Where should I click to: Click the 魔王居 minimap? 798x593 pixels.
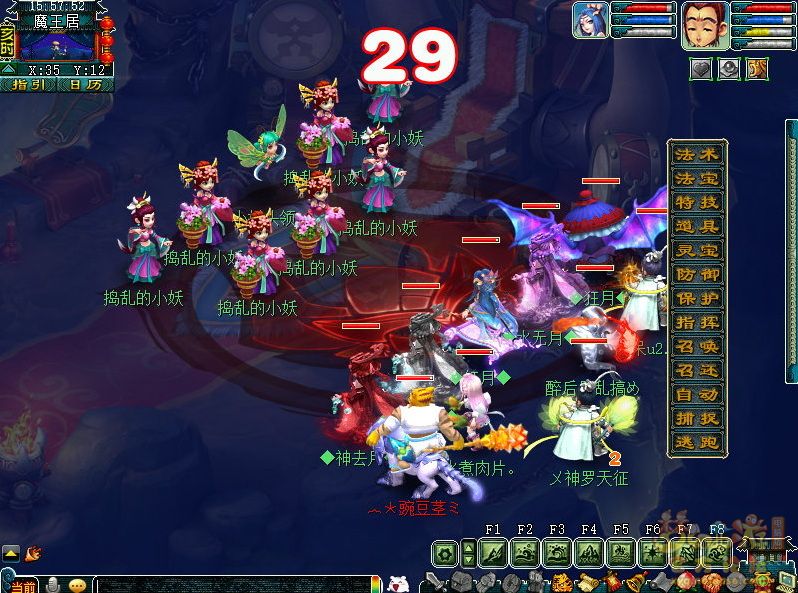click(57, 45)
